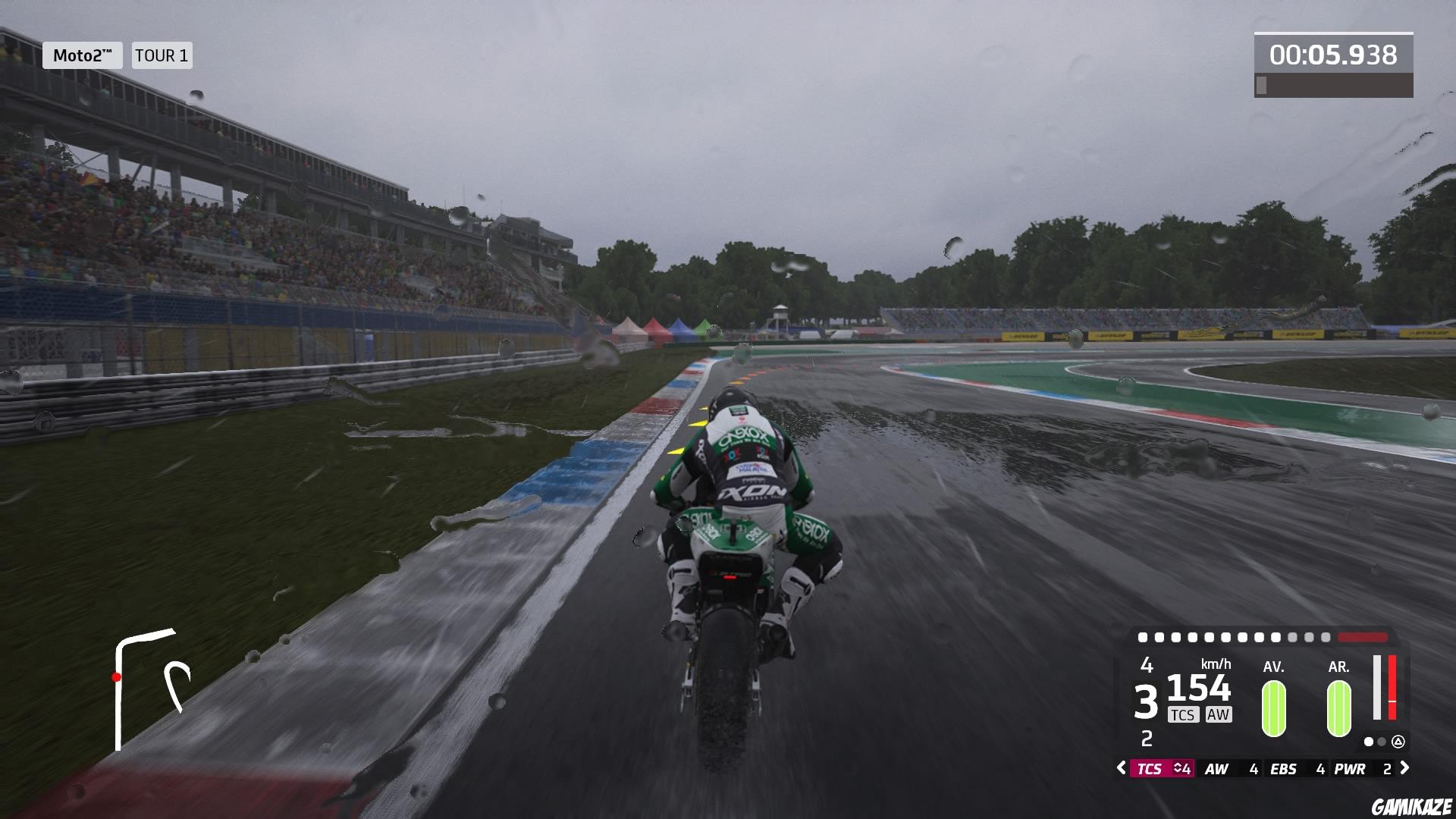The image size is (1456, 819).
Task: Select the TOUR 1 lap indicator
Action: tap(162, 55)
